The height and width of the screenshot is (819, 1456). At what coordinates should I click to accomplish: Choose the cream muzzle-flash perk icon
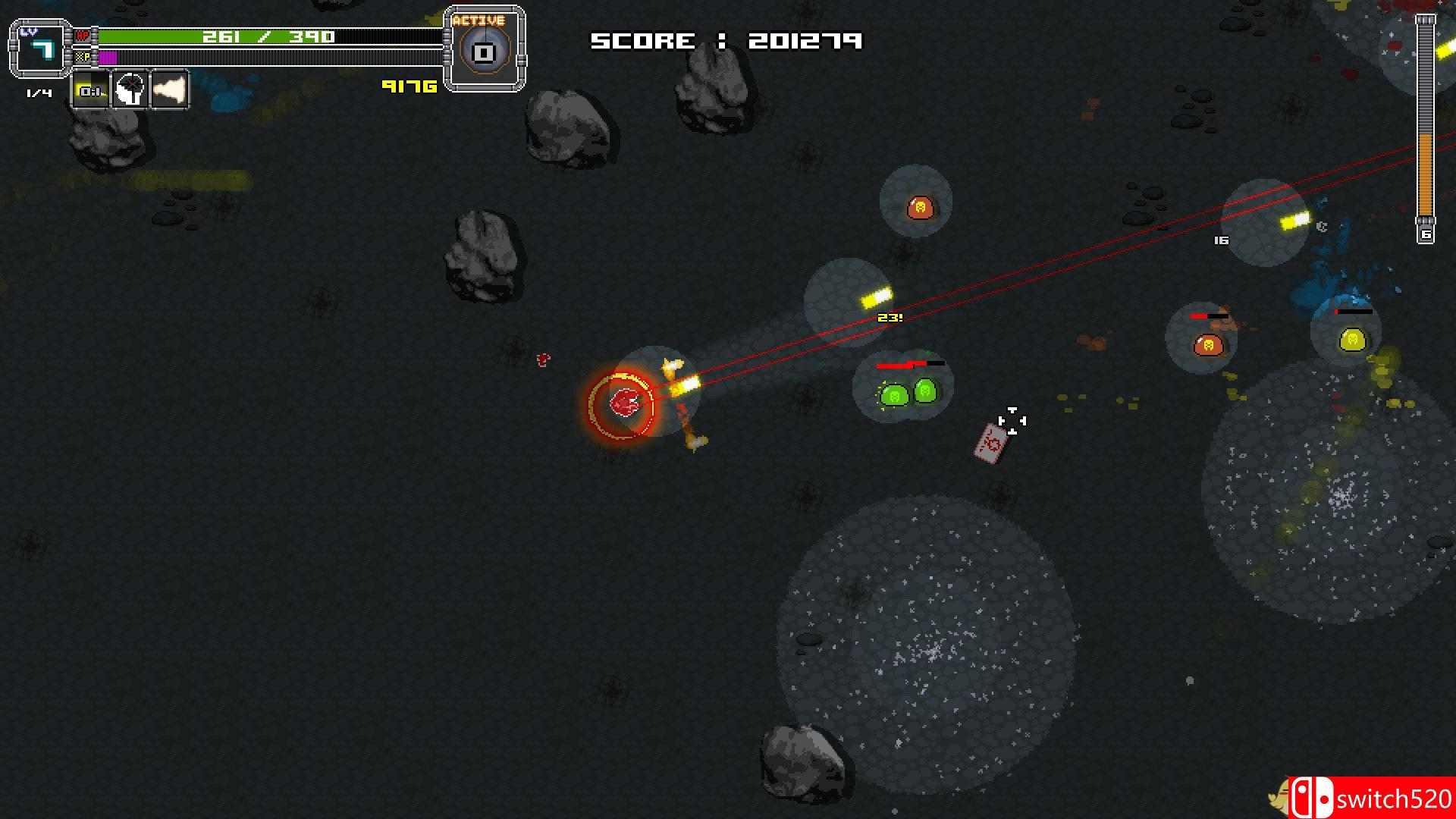pyautogui.click(x=170, y=91)
